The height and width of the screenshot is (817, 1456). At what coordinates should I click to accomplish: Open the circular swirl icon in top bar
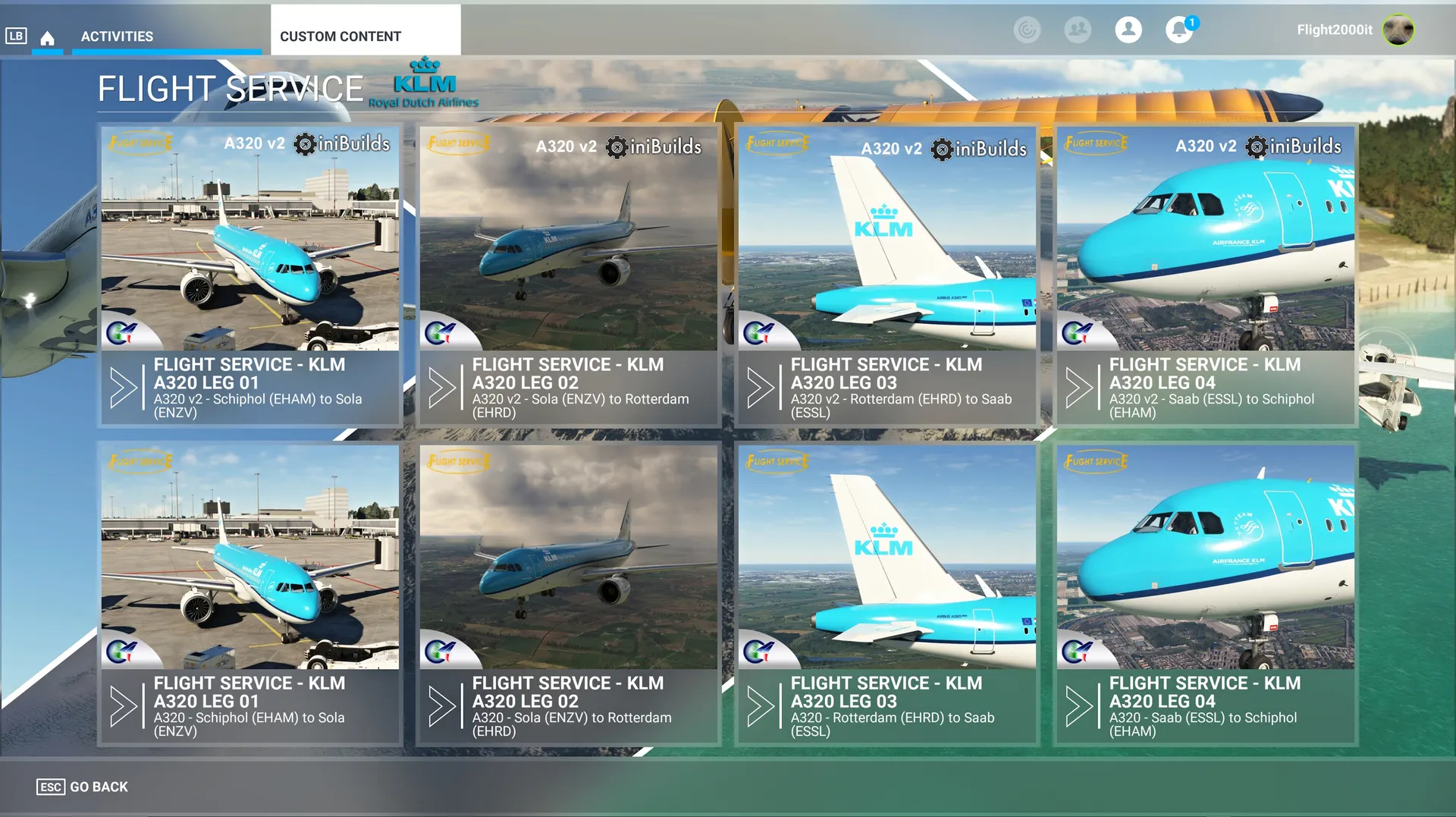(1027, 30)
